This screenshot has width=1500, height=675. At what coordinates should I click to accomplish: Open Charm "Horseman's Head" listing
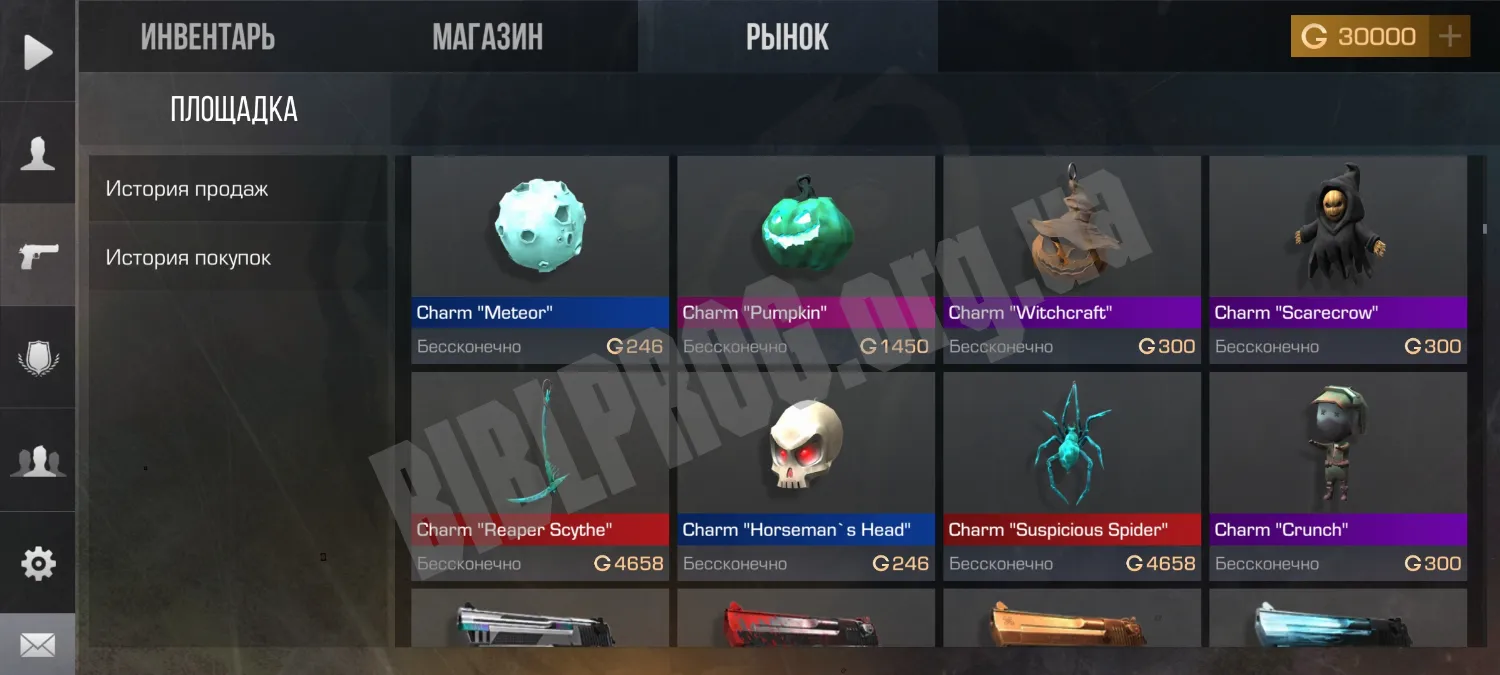[x=806, y=475]
